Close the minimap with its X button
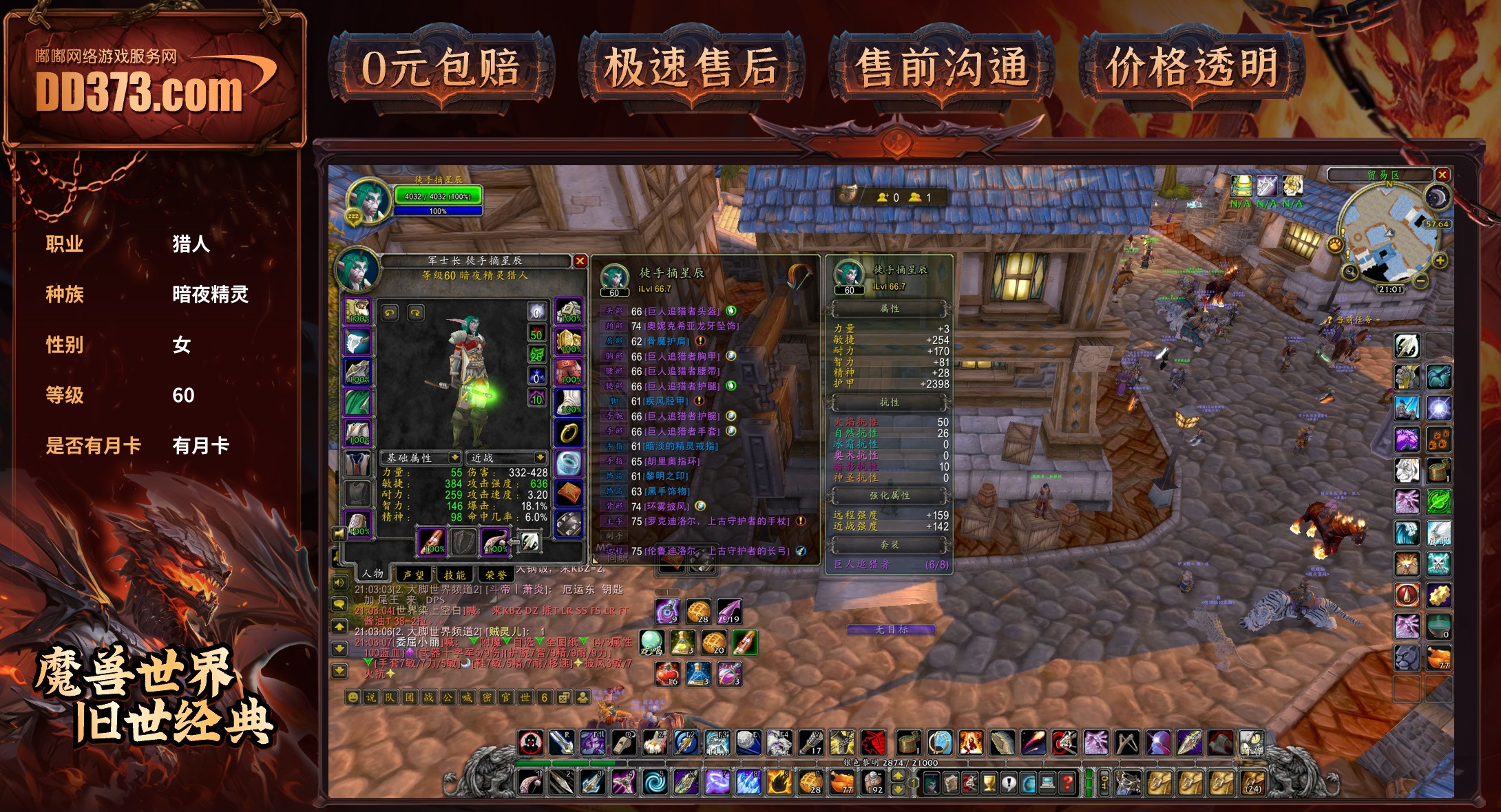The width and height of the screenshot is (1501, 812). (1442, 175)
